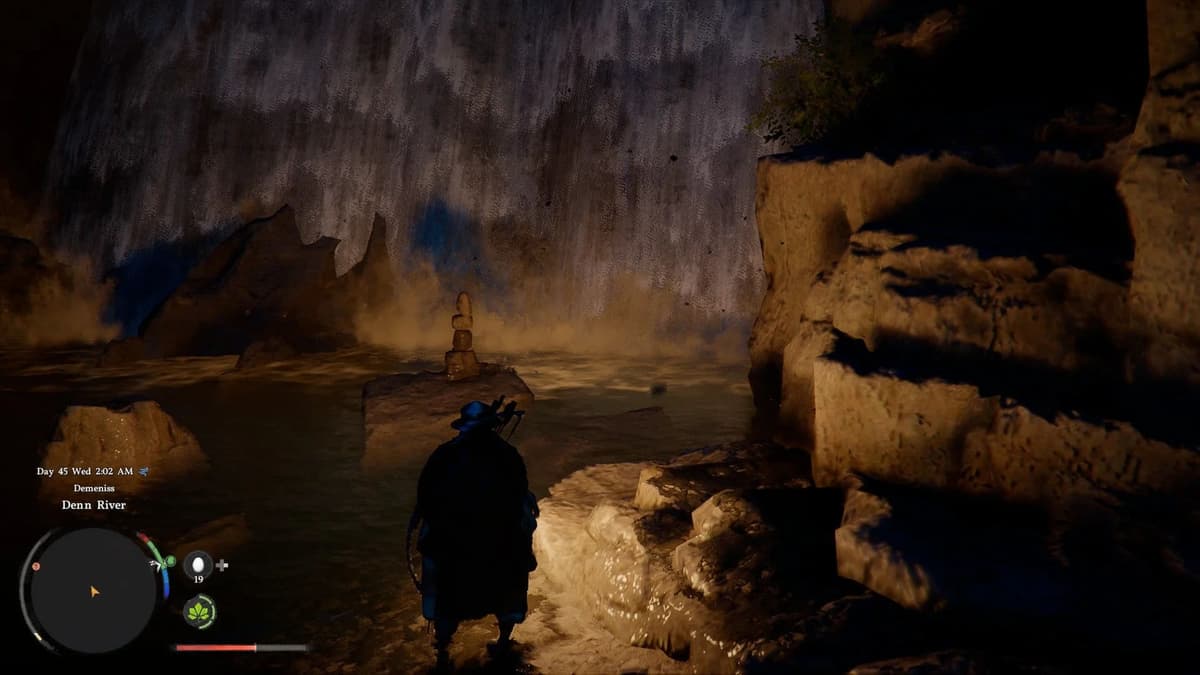Select the egg item slot
1200x675 pixels.
[x=198, y=564]
